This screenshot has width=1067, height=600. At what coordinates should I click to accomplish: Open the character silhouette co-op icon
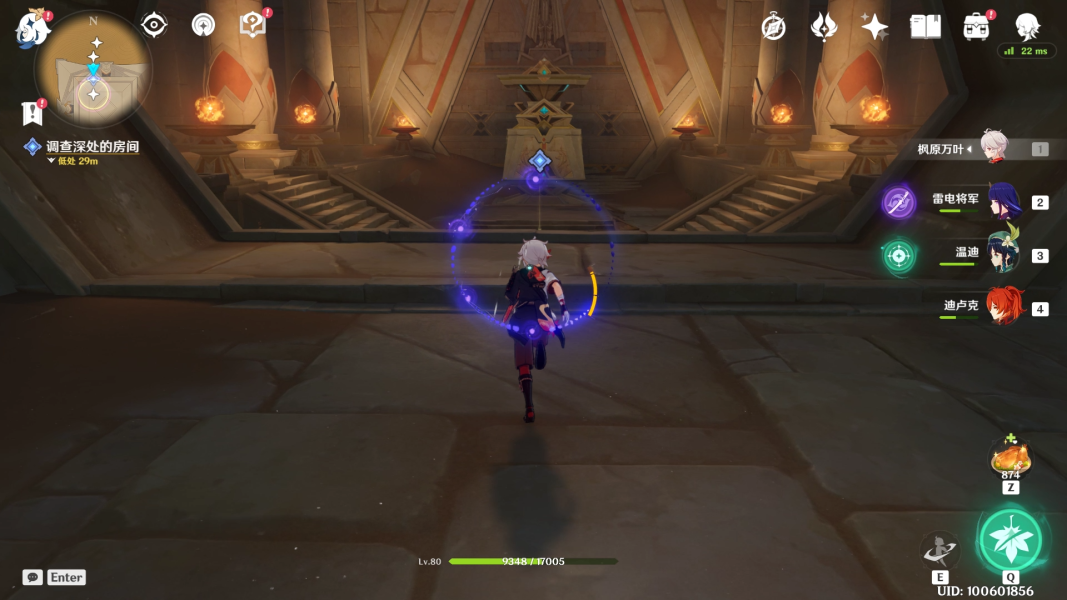1027,26
